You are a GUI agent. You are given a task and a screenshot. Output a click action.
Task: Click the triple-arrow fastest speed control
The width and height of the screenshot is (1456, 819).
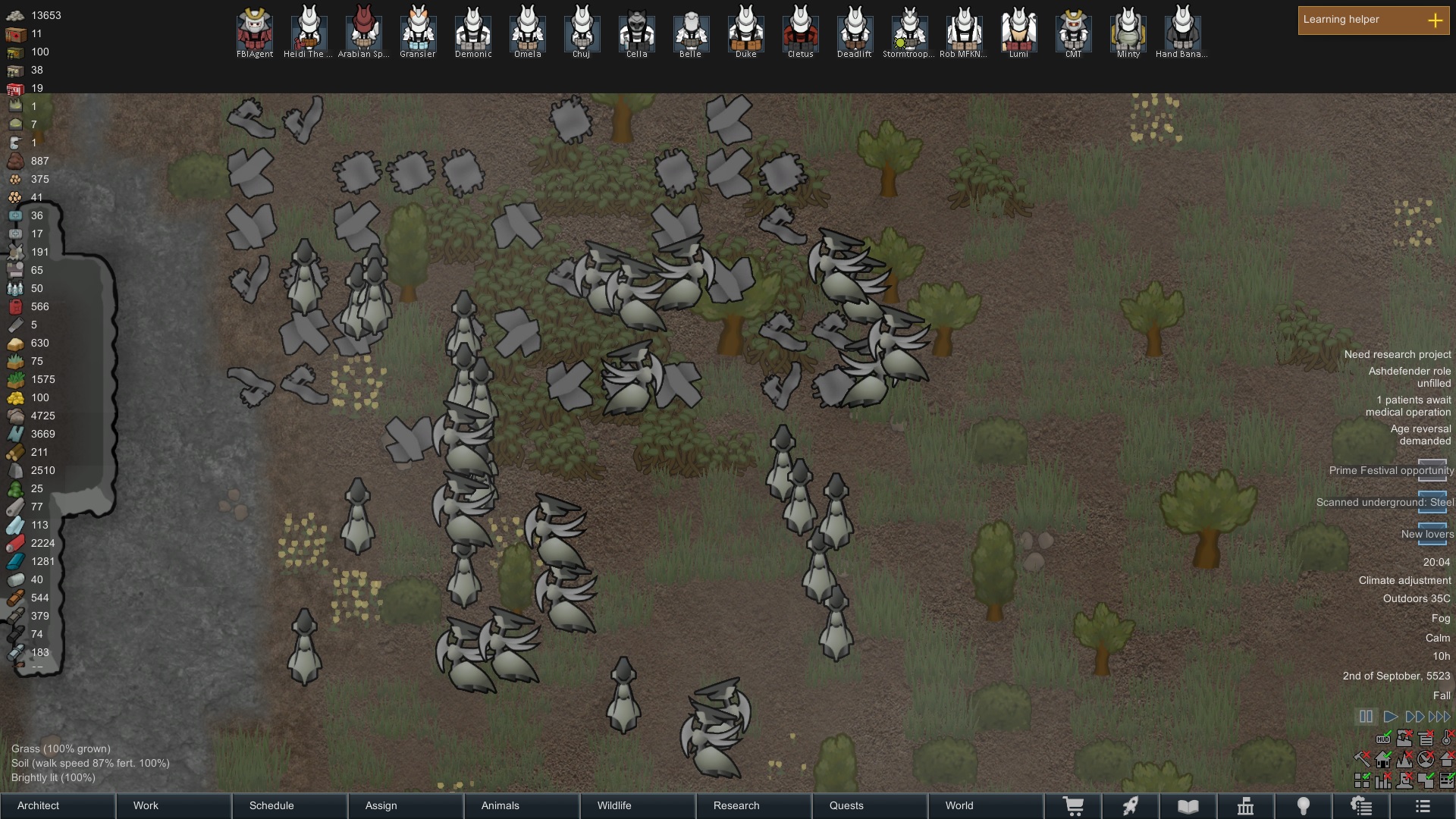[1439, 716]
